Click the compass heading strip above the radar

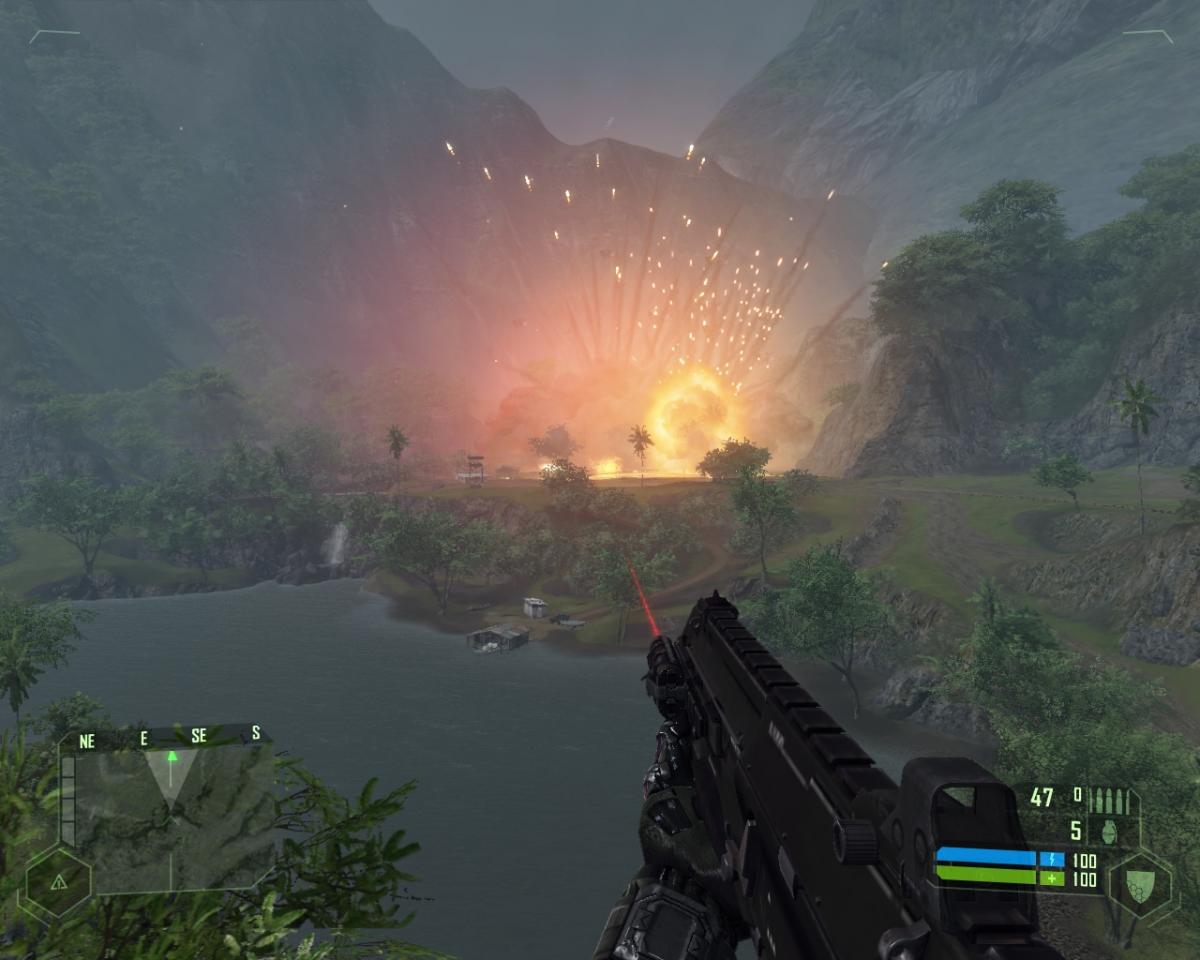(x=170, y=738)
